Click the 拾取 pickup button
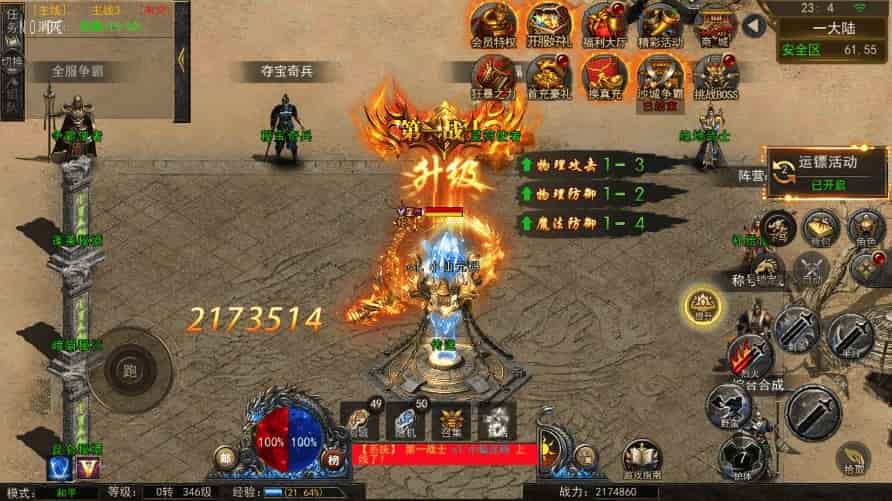This screenshot has height=501, width=892. click(x=852, y=458)
